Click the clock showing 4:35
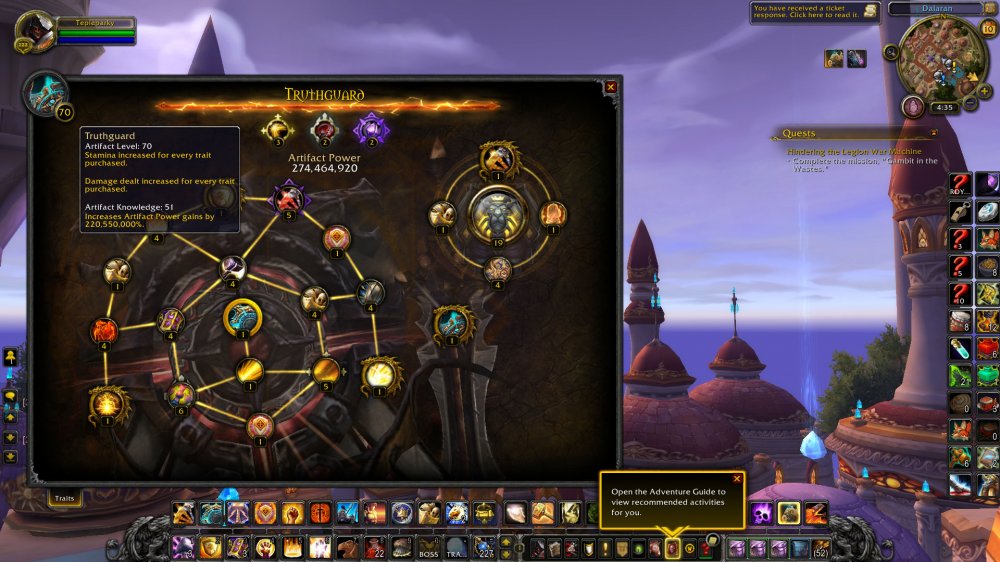The height and width of the screenshot is (562, 1000). point(943,107)
